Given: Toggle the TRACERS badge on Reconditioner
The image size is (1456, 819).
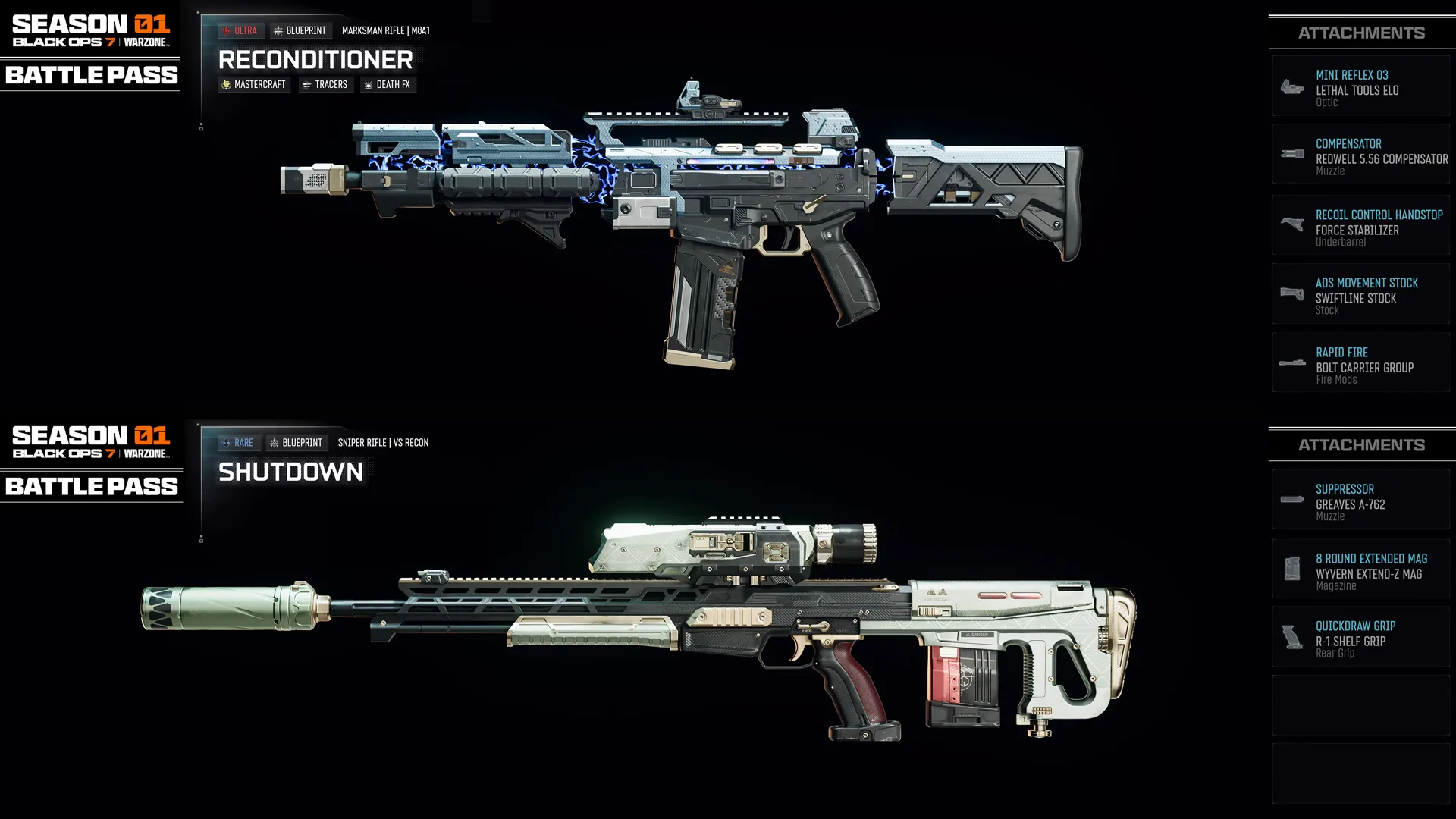Looking at the screenshot, I should click(x=325, y=84).
